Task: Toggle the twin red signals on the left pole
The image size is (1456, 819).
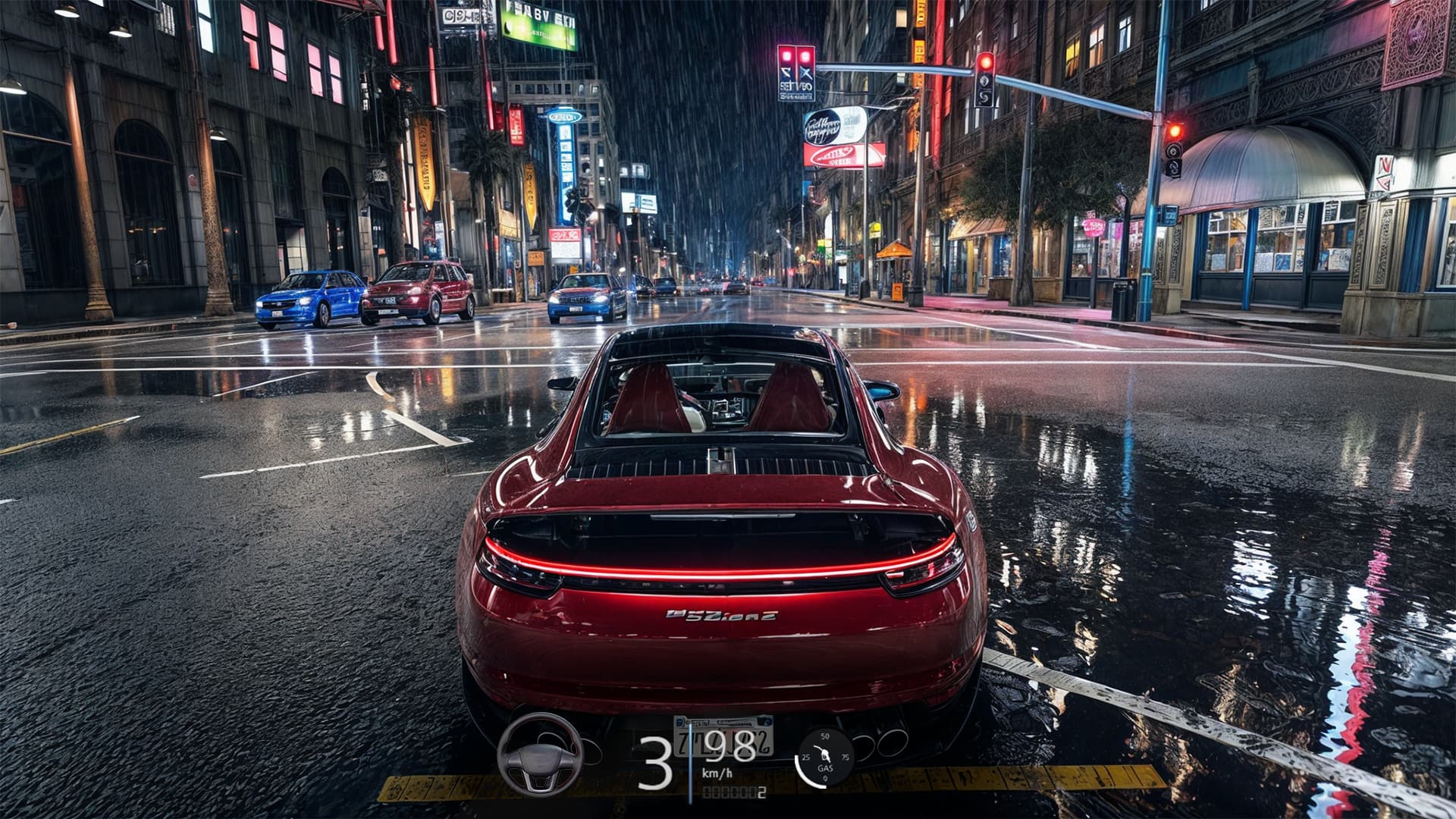Action: (x=796, y=55)
